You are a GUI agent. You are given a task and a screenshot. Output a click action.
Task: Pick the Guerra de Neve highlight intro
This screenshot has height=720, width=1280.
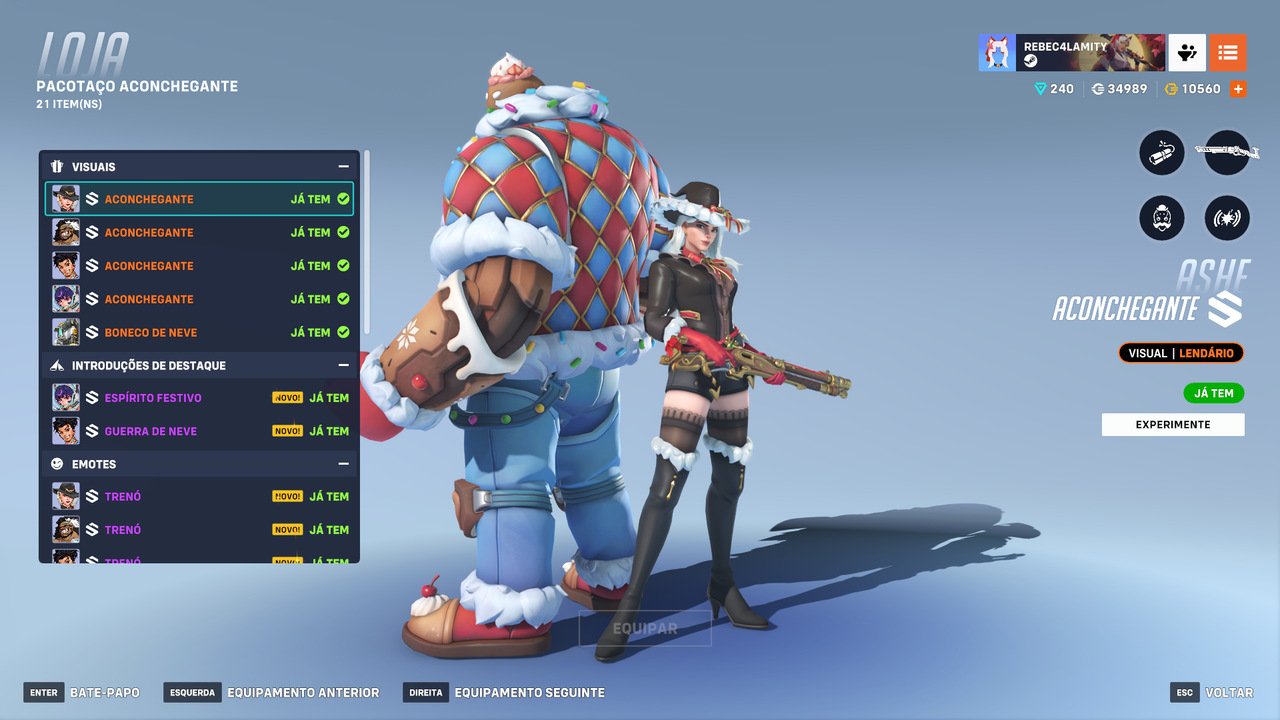coord(200,431)
